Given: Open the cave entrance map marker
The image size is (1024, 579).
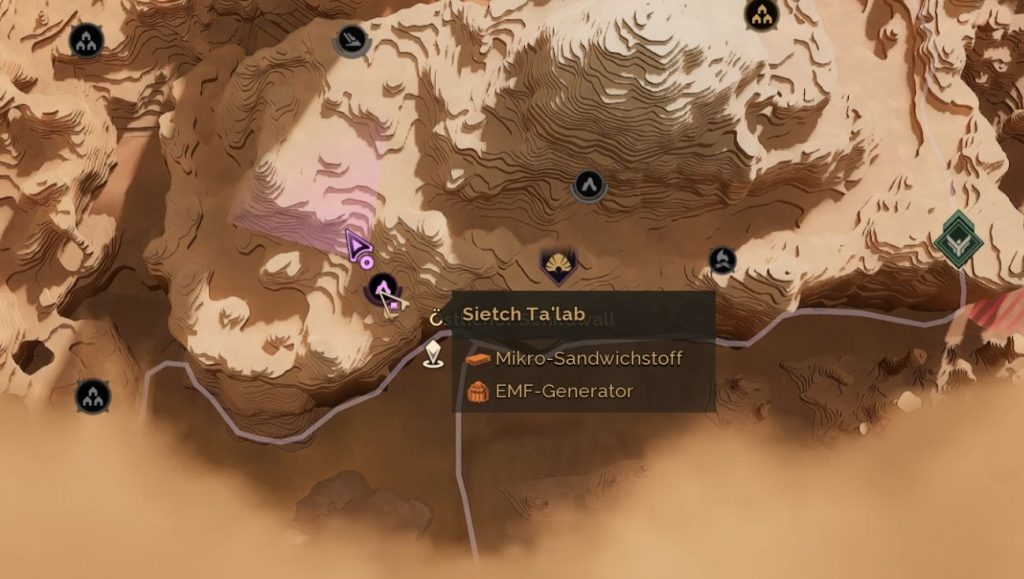Looking at the screenshot, I should tap(588, 185).
